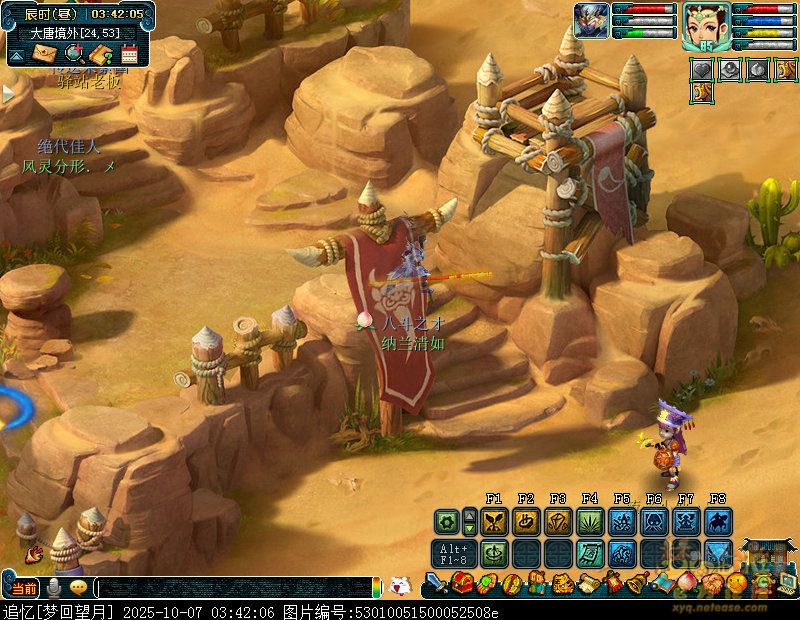Open the mail envelope icon
This screenshot has width=800, height=620.
coord(44,54)
